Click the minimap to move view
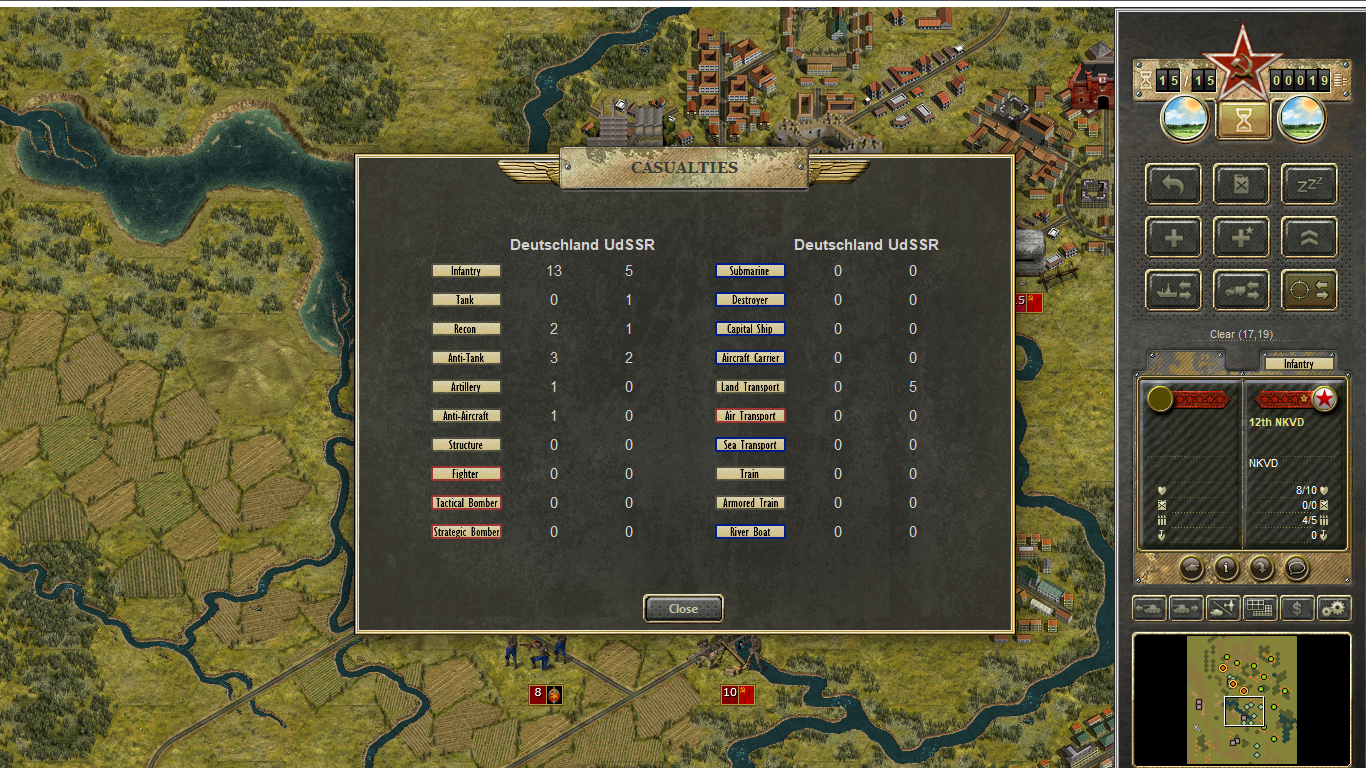 tap(1242, 700)
